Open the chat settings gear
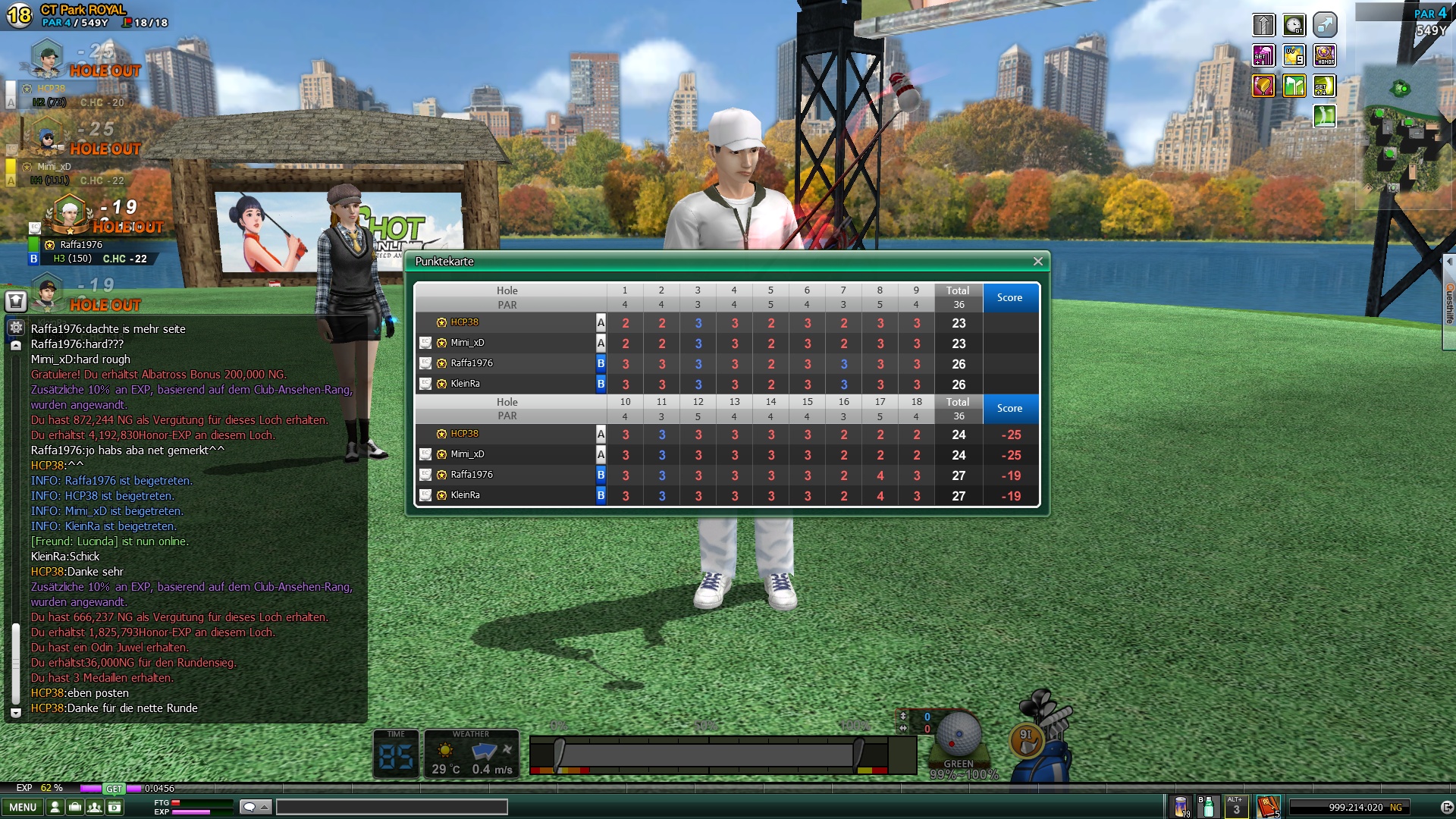This screenshot has height=819, width=1456. (16, 328)
